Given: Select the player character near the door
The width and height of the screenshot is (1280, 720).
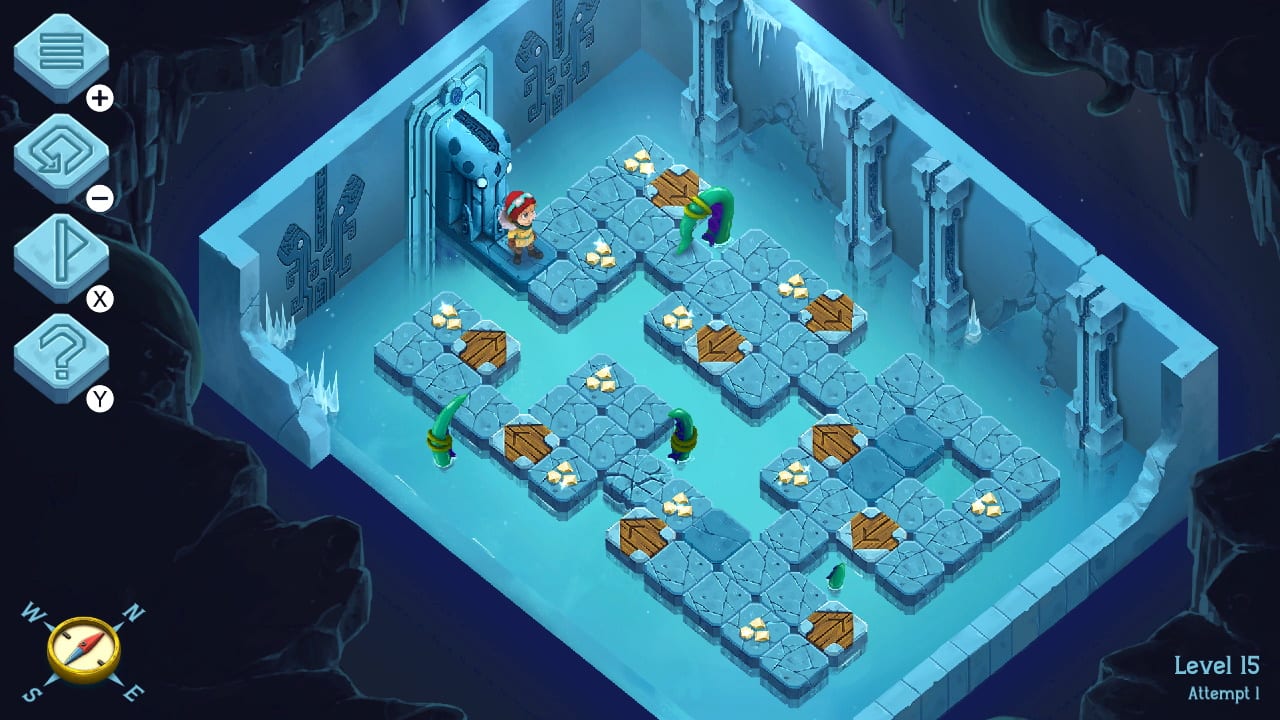Looking at the screenshot, I should 520,225.
